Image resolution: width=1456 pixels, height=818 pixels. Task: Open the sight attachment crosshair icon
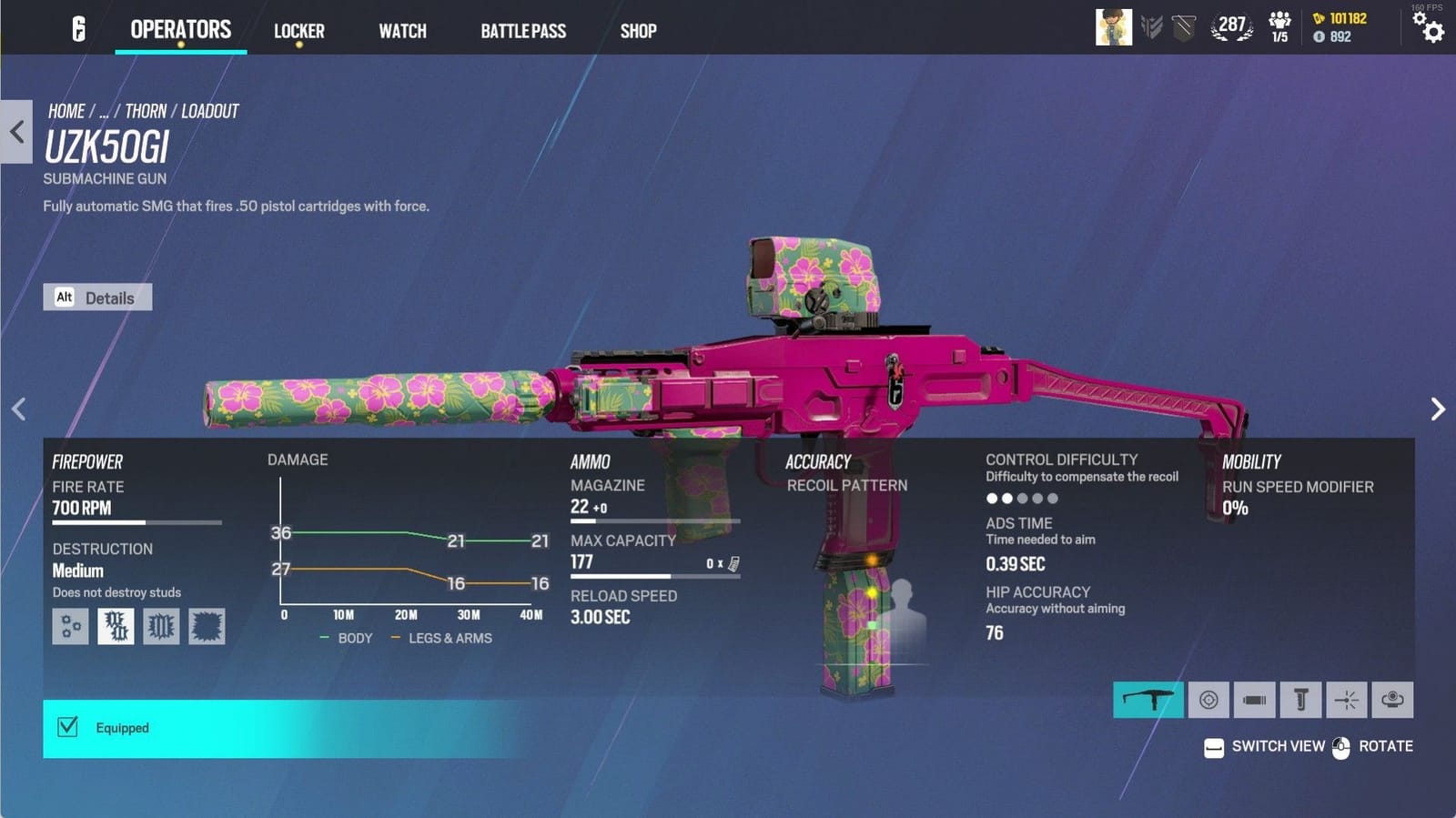pos(1208,700)
